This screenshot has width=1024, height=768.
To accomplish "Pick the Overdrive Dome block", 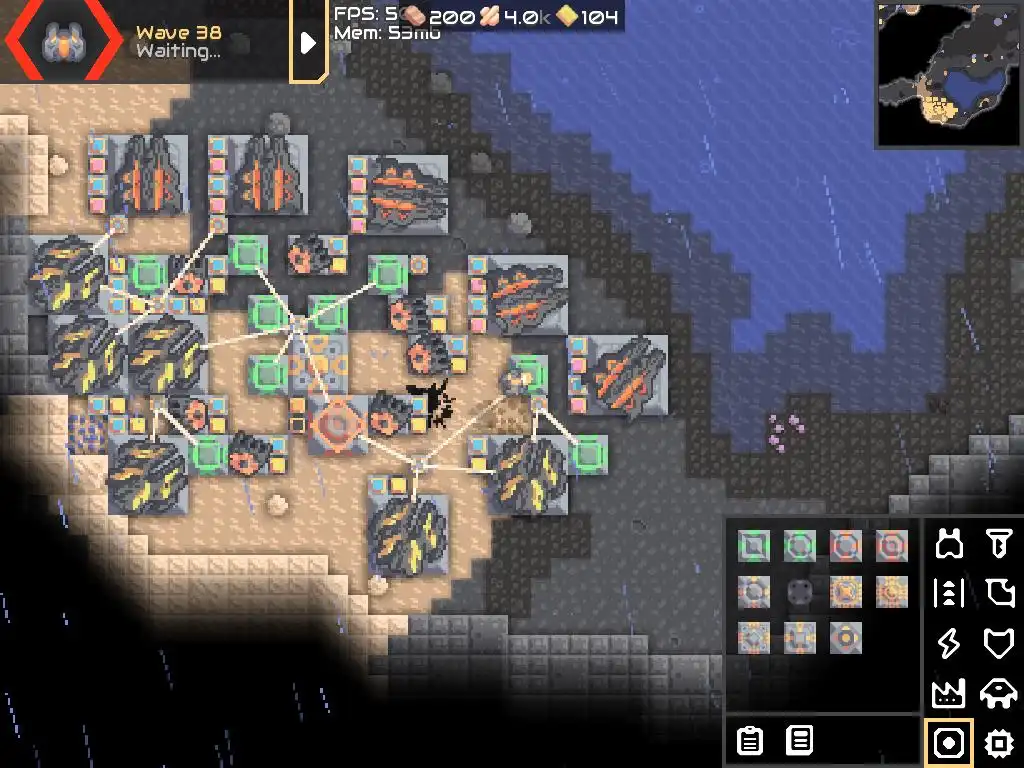I will (891, 545).
